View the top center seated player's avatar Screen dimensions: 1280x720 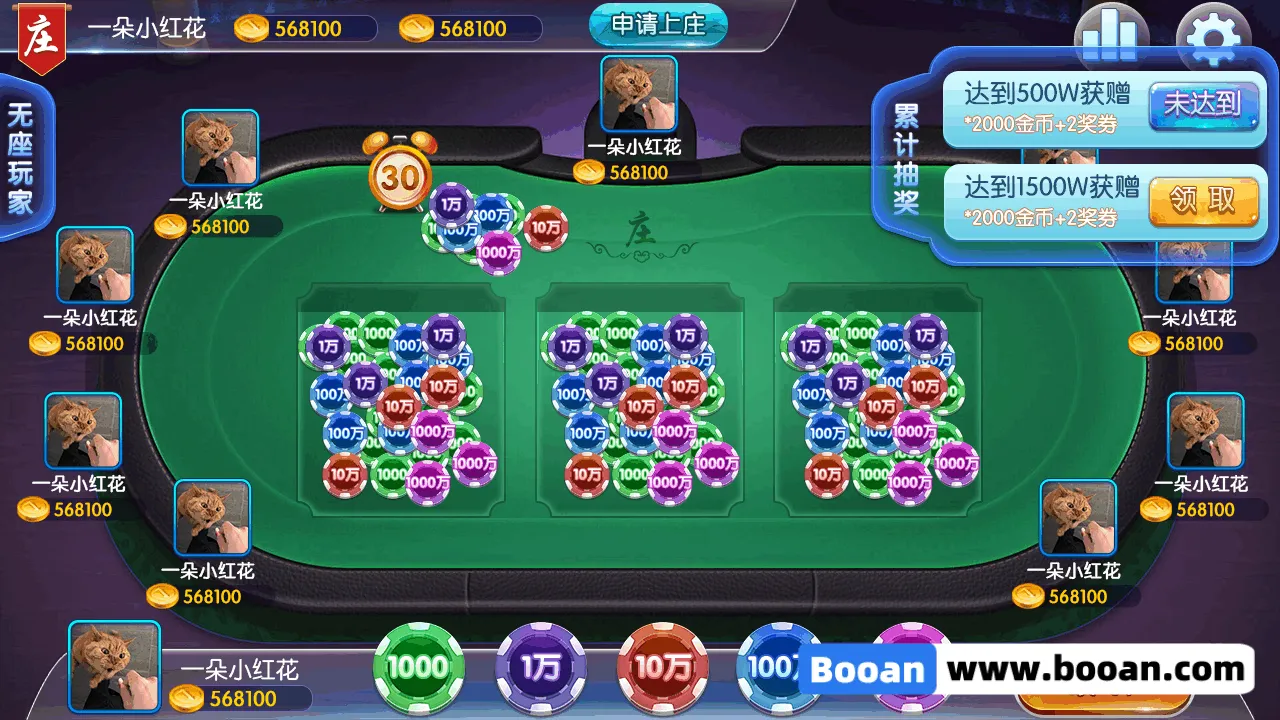tap(639, 94)
